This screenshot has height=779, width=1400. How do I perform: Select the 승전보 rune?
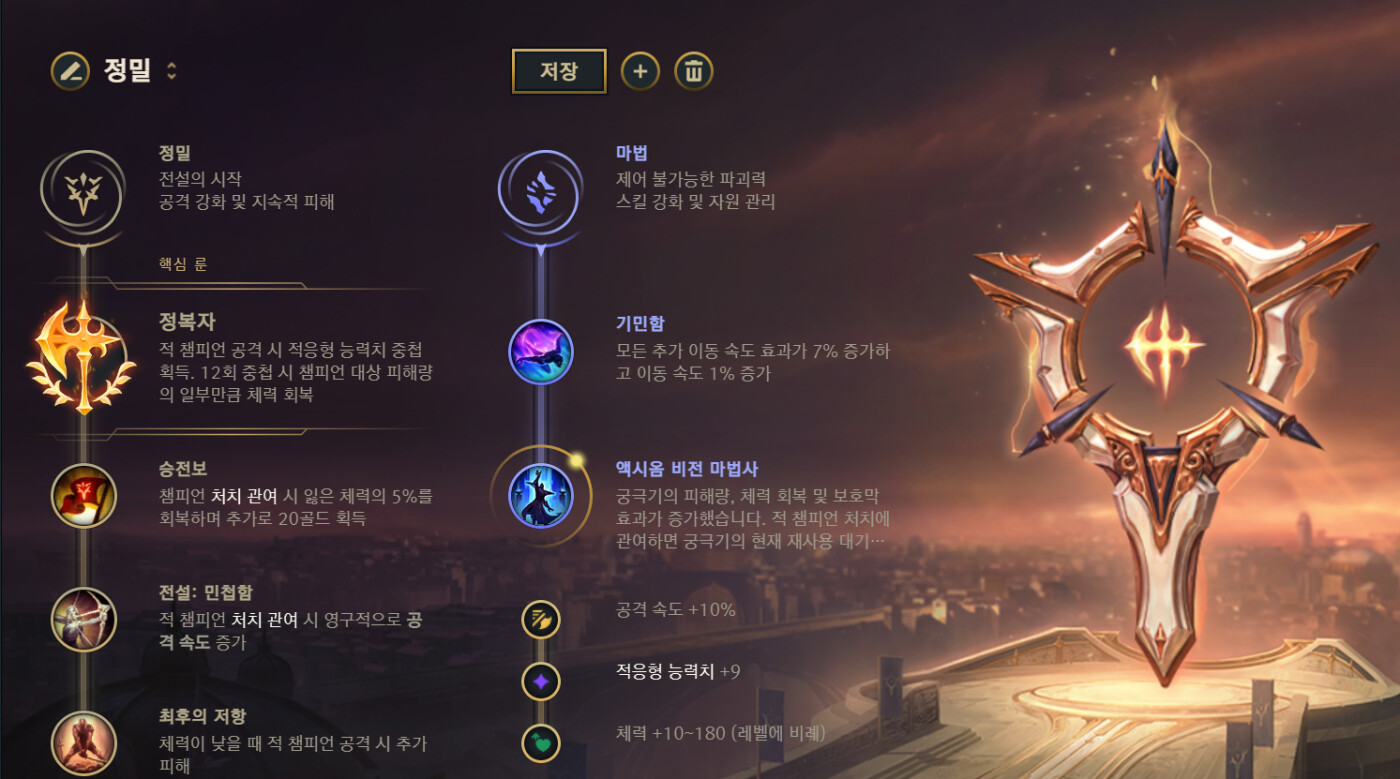(84, 497)
